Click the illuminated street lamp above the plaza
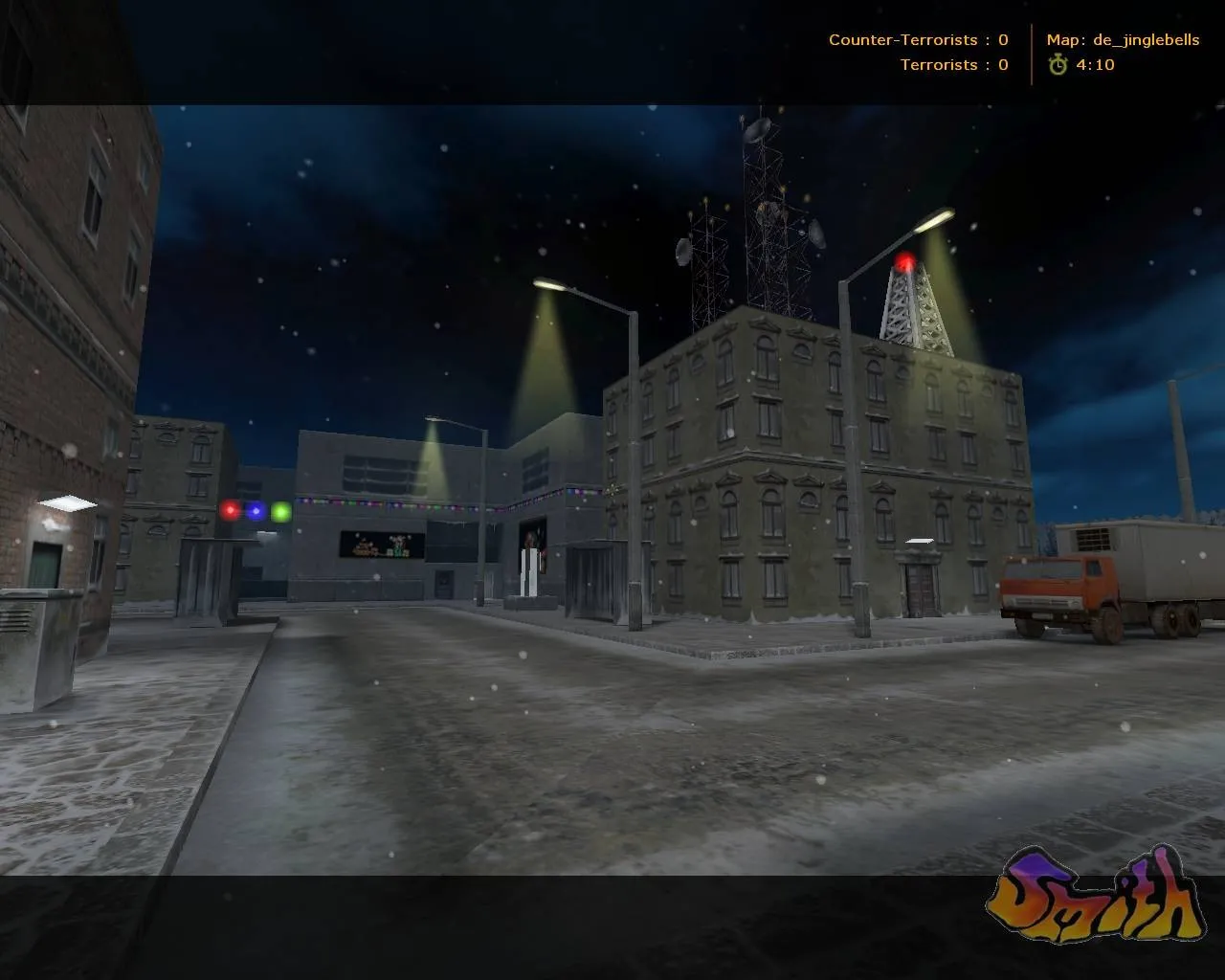Screen dimensions: 1225x980 551,284
